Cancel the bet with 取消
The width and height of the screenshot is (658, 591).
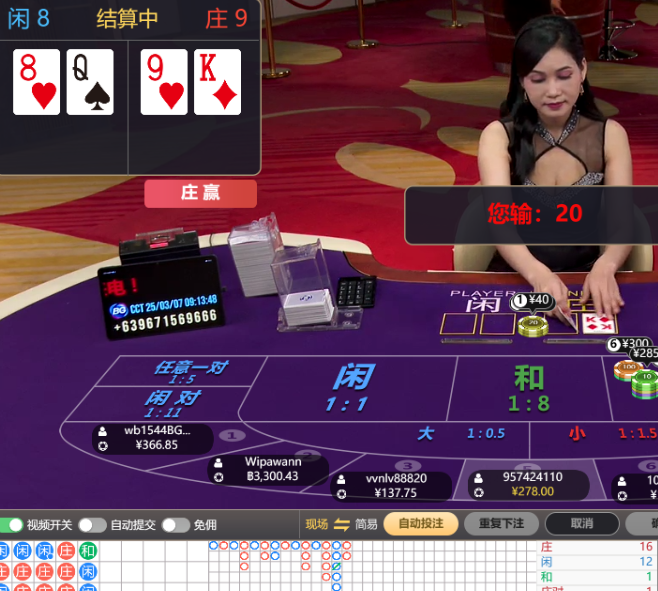(x=581, y=523)
